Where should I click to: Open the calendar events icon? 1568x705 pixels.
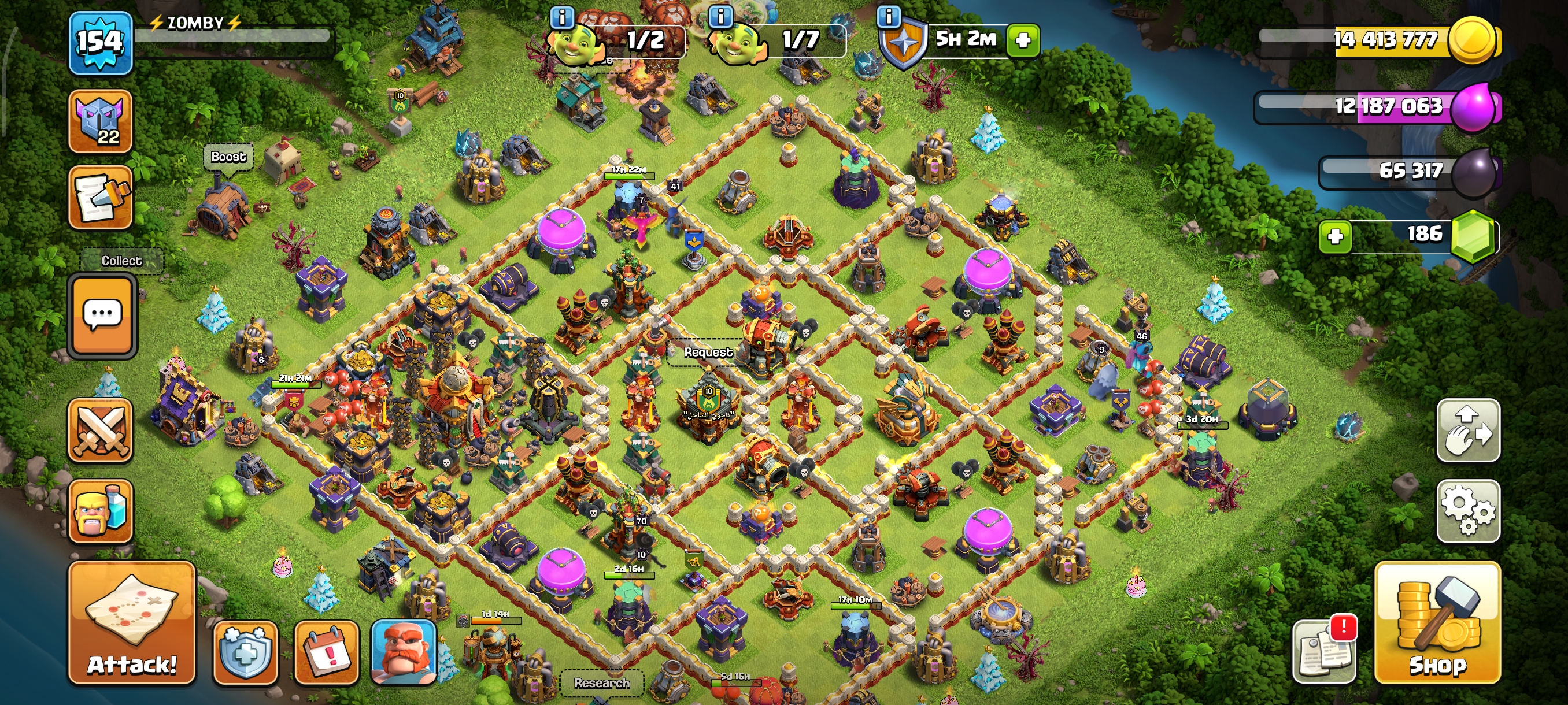pyautogui.click(x=326, y=652)
